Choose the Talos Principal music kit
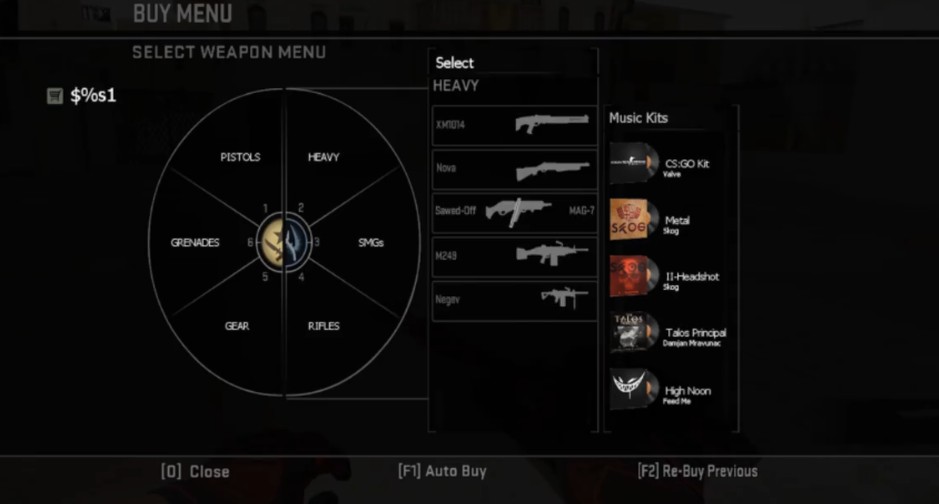The width and height of the screenshot is (939, 504). click(670, 335)
